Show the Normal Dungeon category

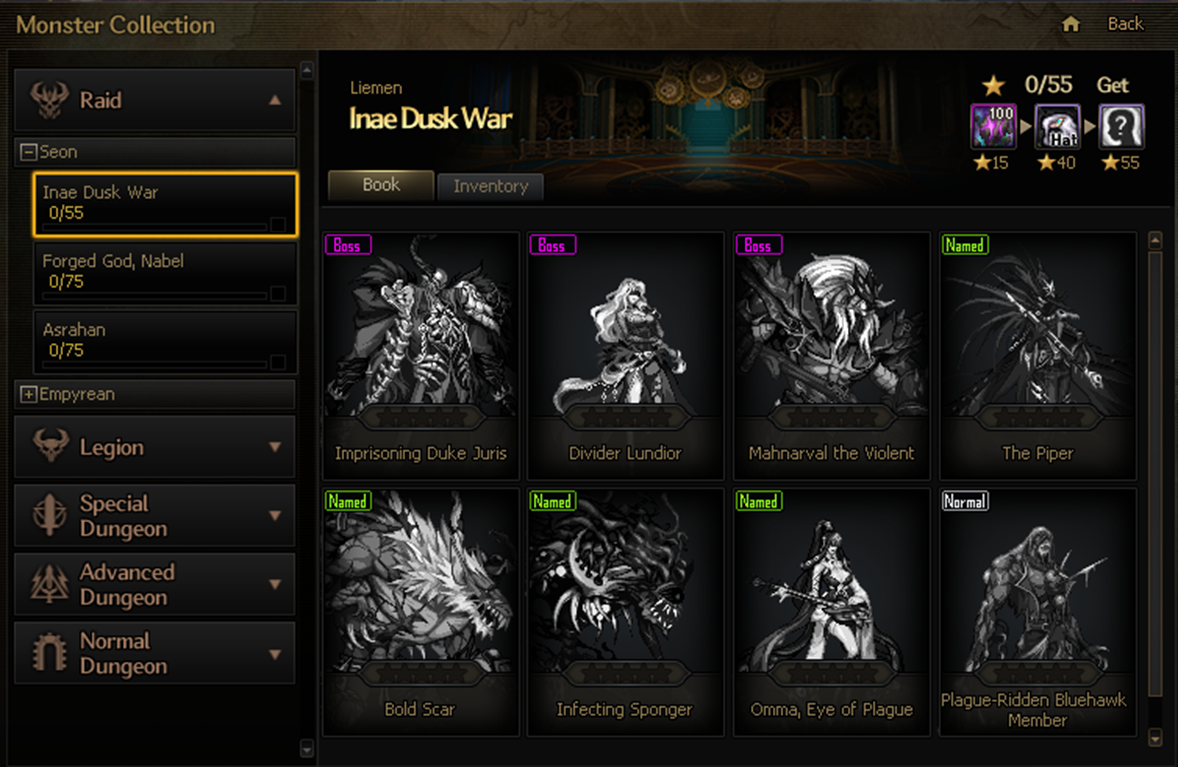pos(155,653)
